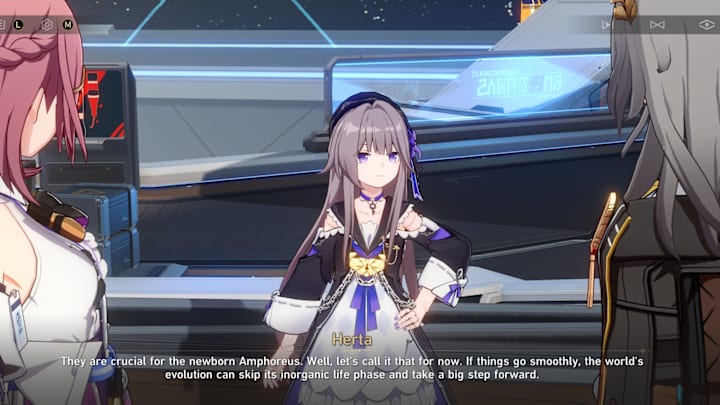Skip the cutscene with the bowtie-shaped icon

(657, 24)
